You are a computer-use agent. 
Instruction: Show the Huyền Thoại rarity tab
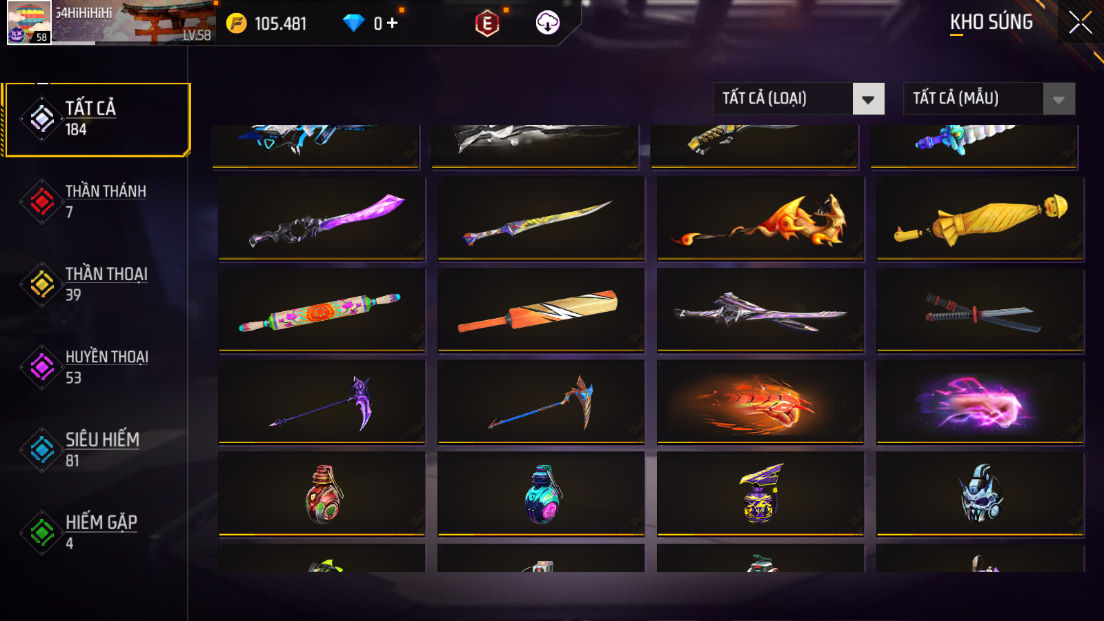96,367
